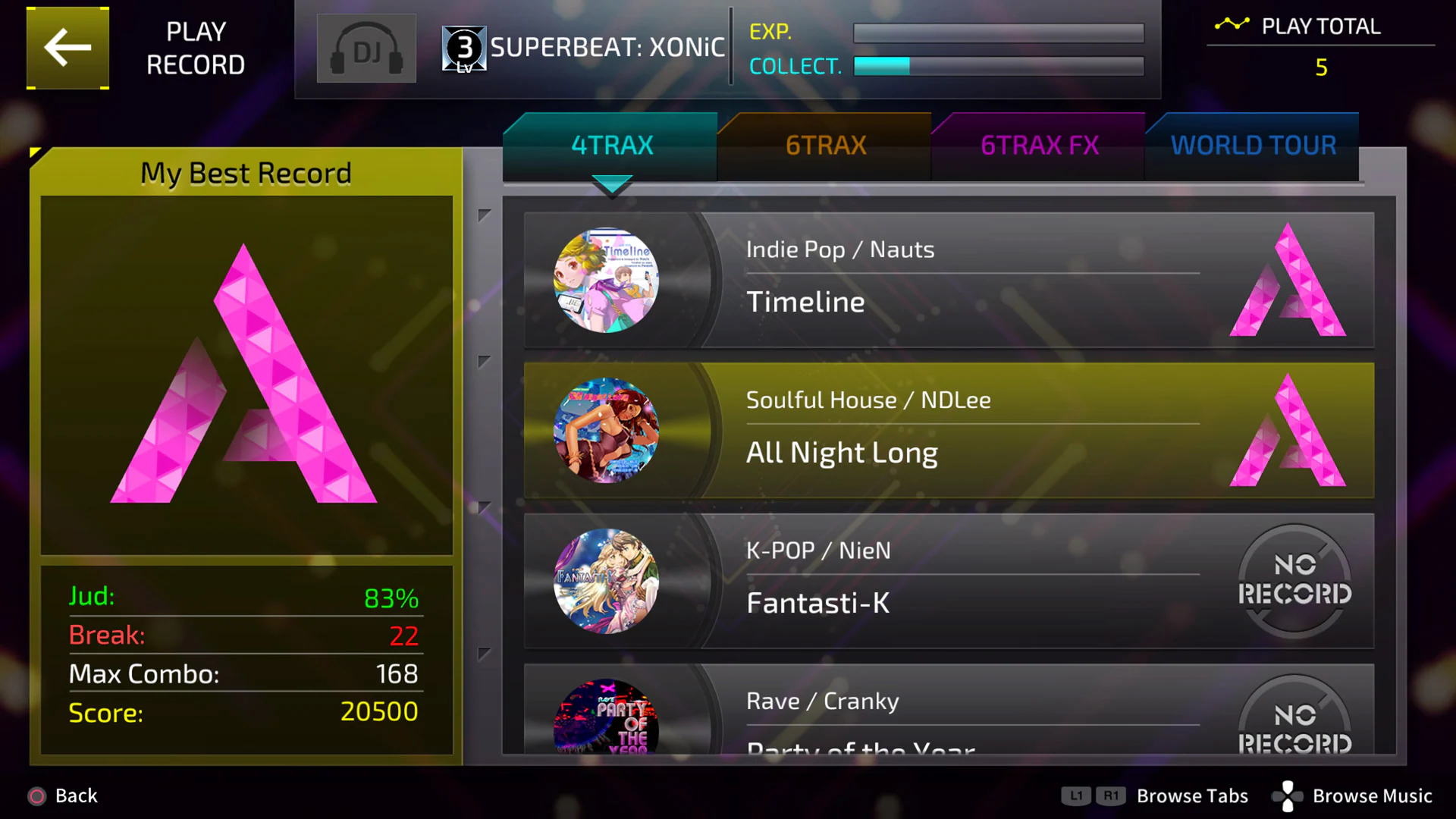Click the No Record stamp on Fantasti-K
The image size is (1456, 819).
[x=1294, y=581]
